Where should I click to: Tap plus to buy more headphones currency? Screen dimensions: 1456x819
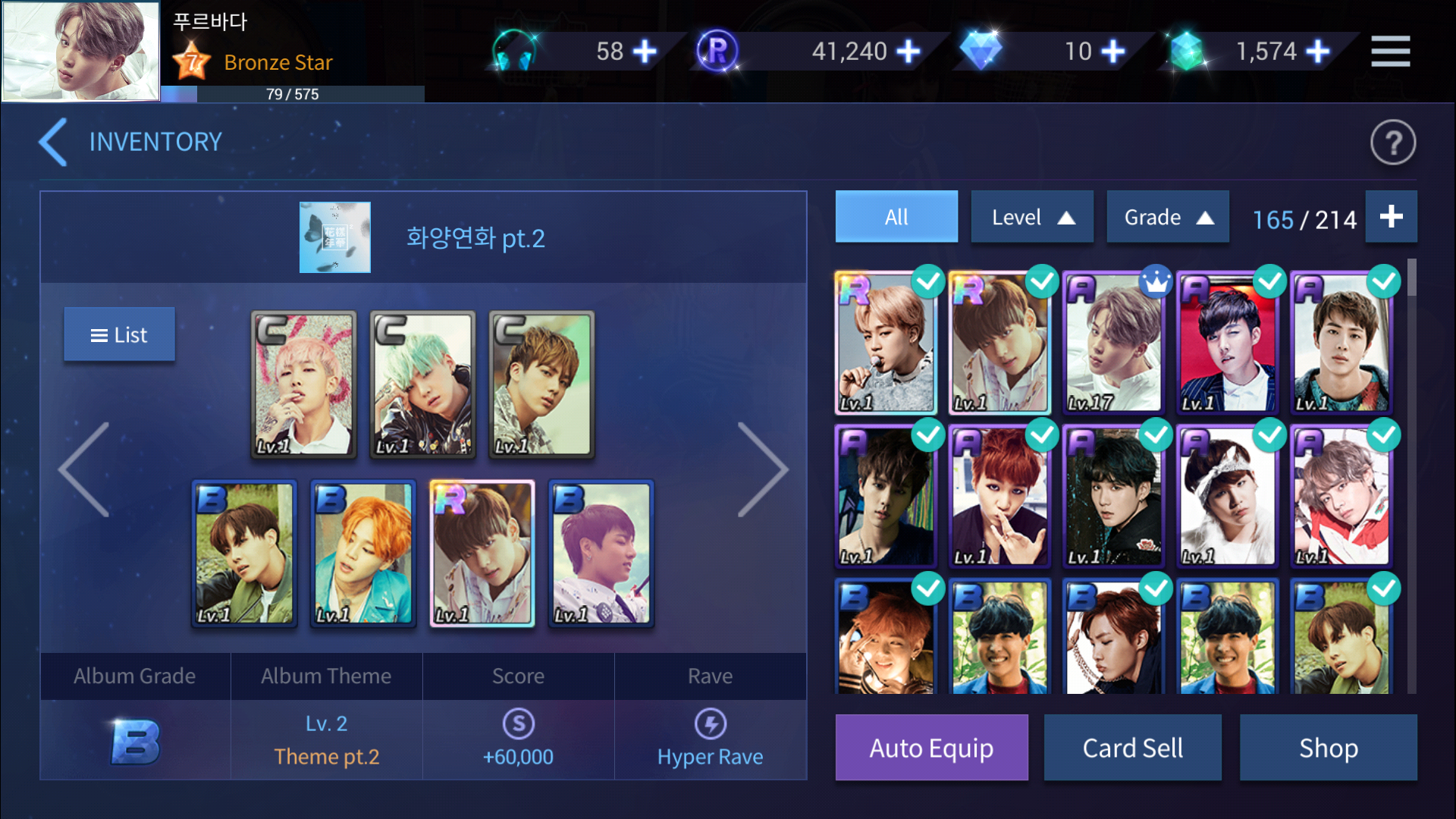click(645, 51)
